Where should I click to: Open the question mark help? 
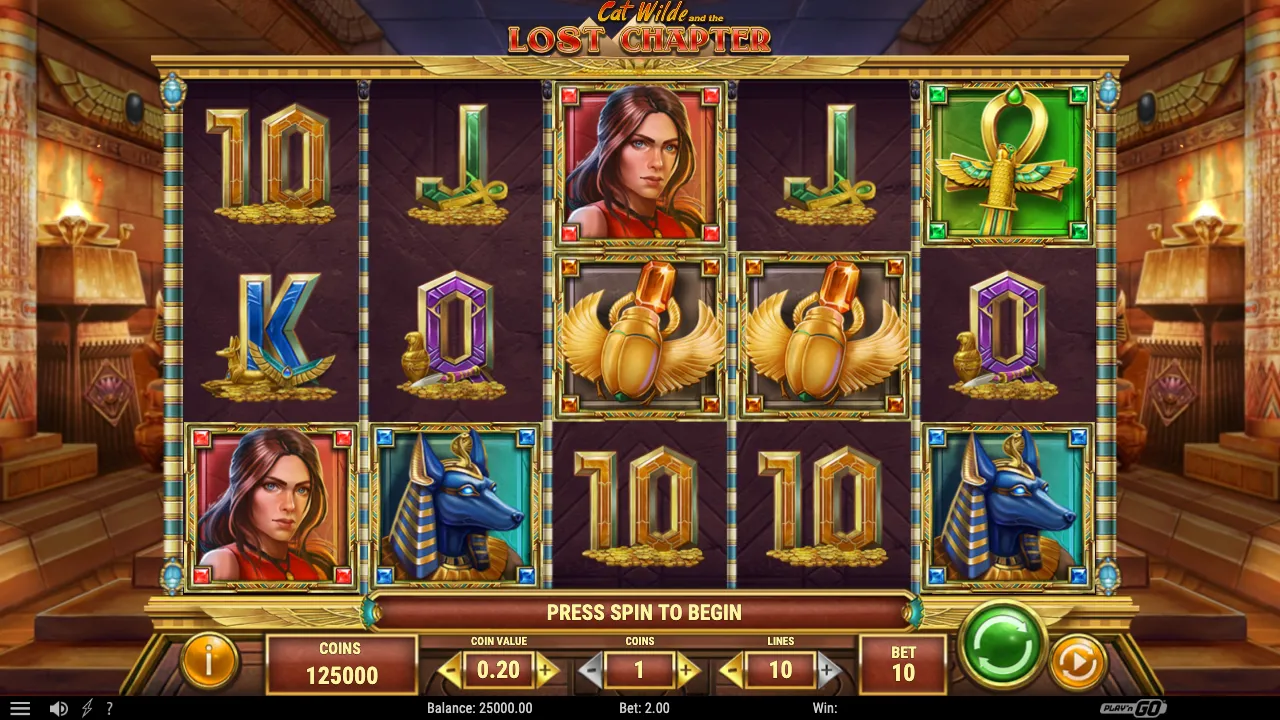click(110, 708)
